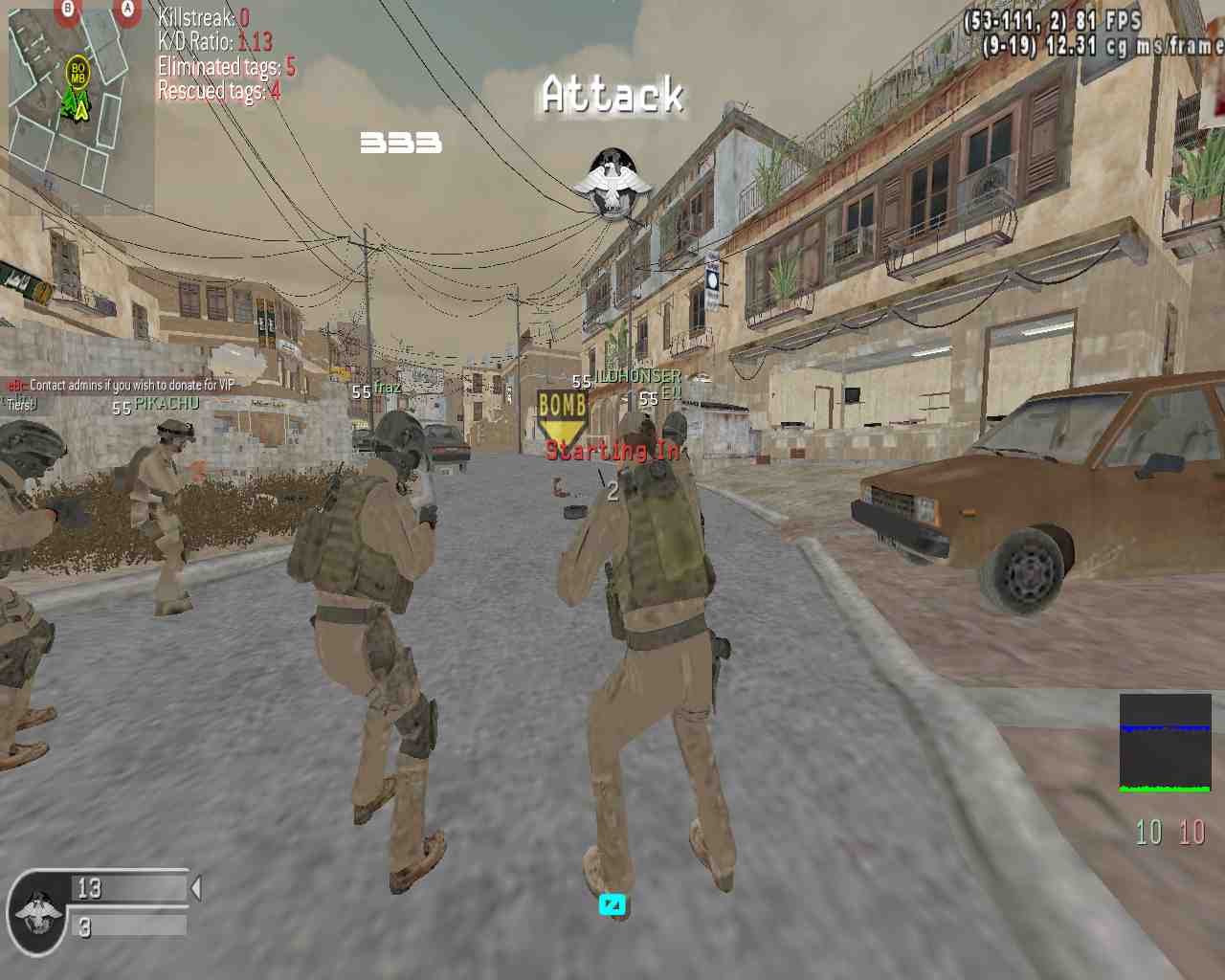Select bomb site B marker on minimap

[x=67, y=9]
